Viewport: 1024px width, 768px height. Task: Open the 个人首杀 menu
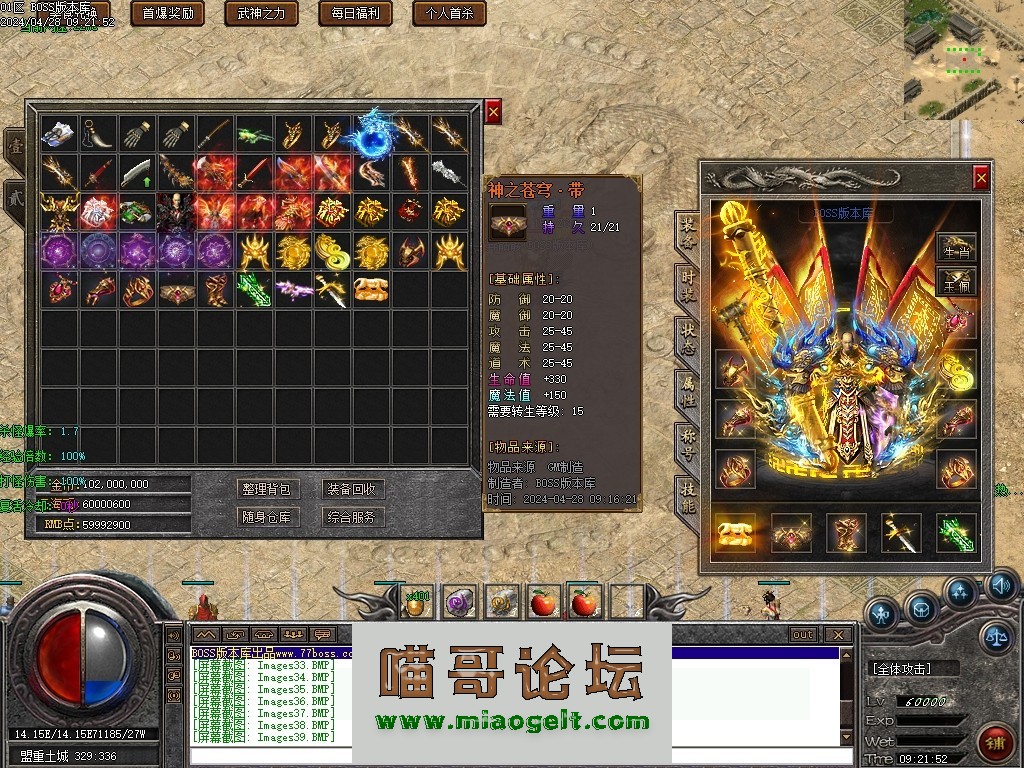point(449,13)
